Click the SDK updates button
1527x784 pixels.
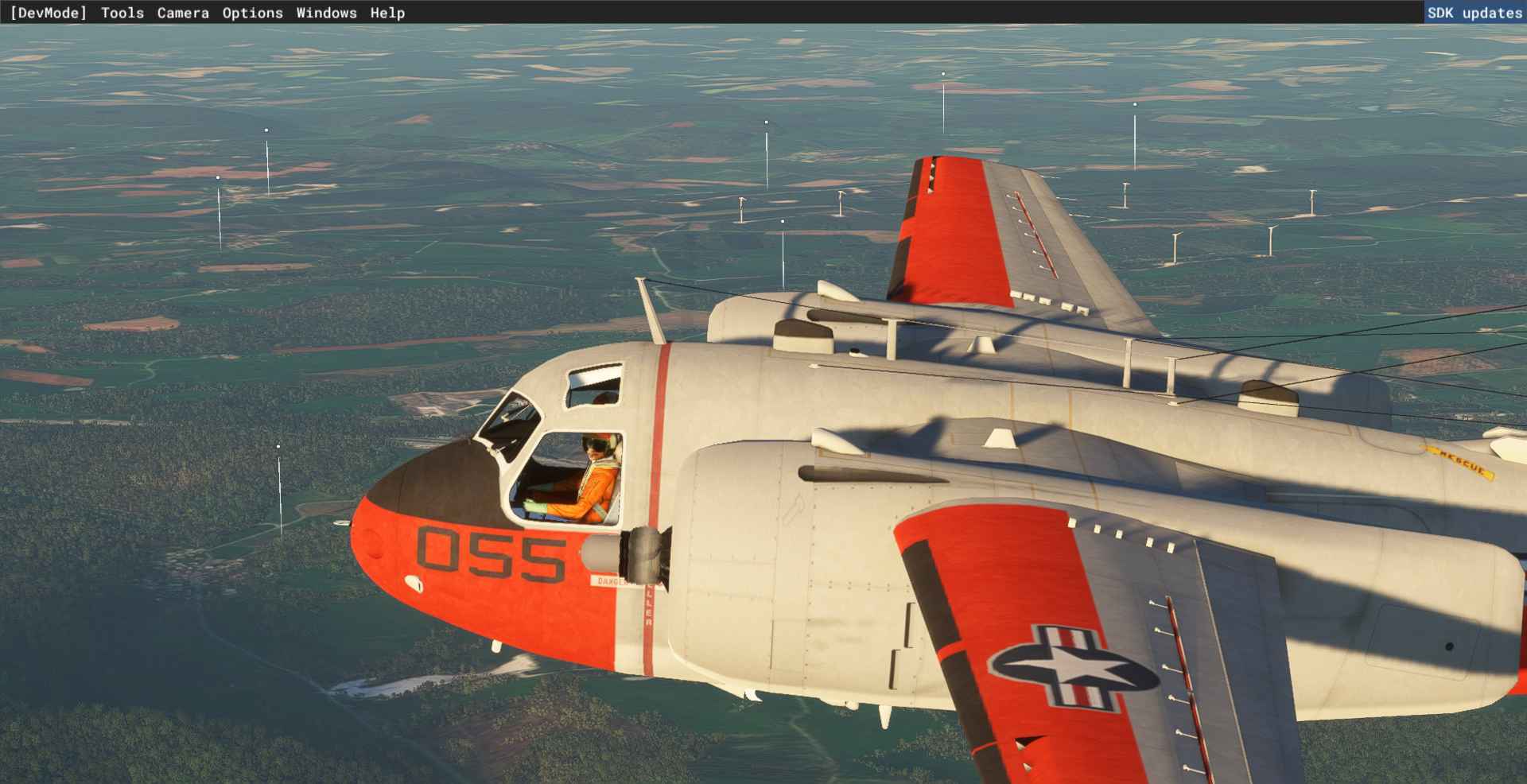[1474, 13]
